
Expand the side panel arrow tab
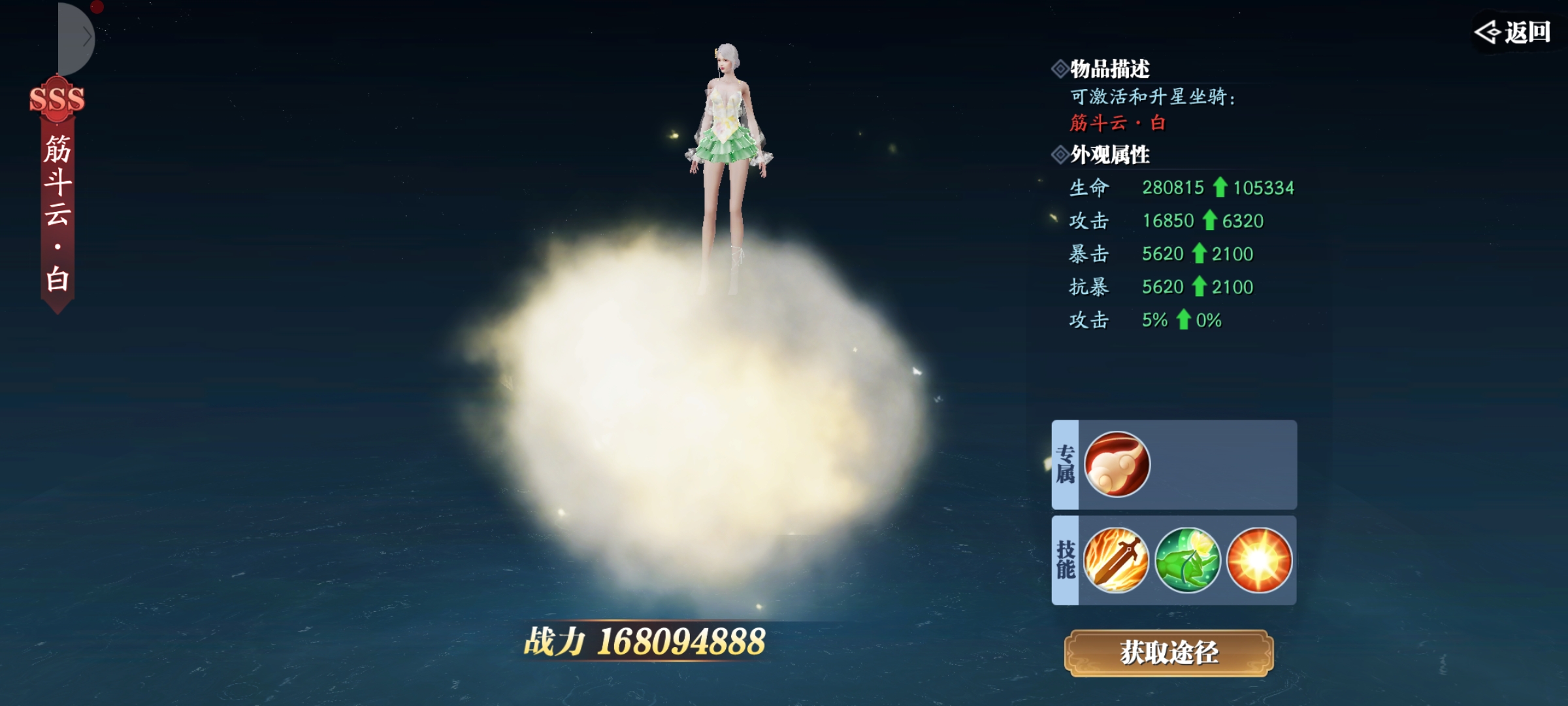(80, 38)
